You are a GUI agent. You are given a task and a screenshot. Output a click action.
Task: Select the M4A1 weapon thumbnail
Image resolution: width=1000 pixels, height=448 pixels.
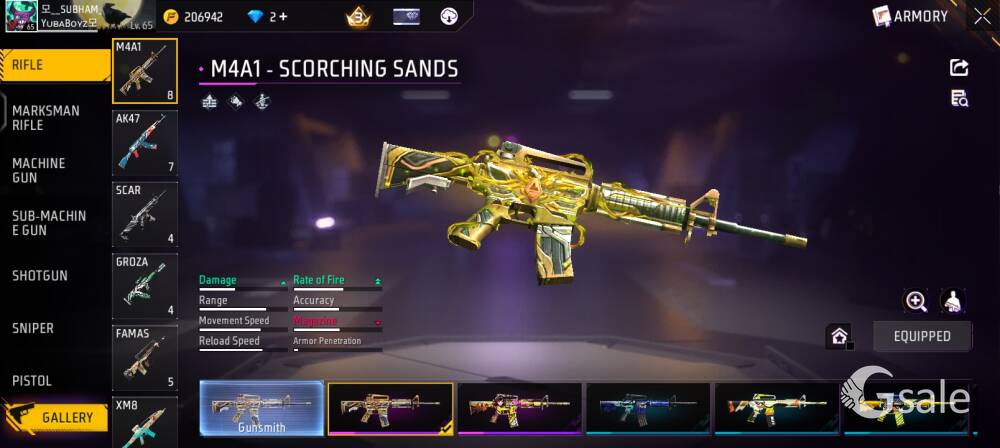click(x=145, y=71)
